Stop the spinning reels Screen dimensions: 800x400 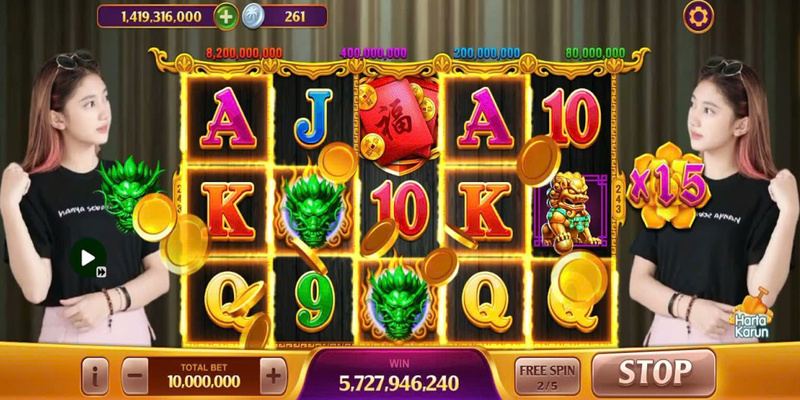click(653, 373)
